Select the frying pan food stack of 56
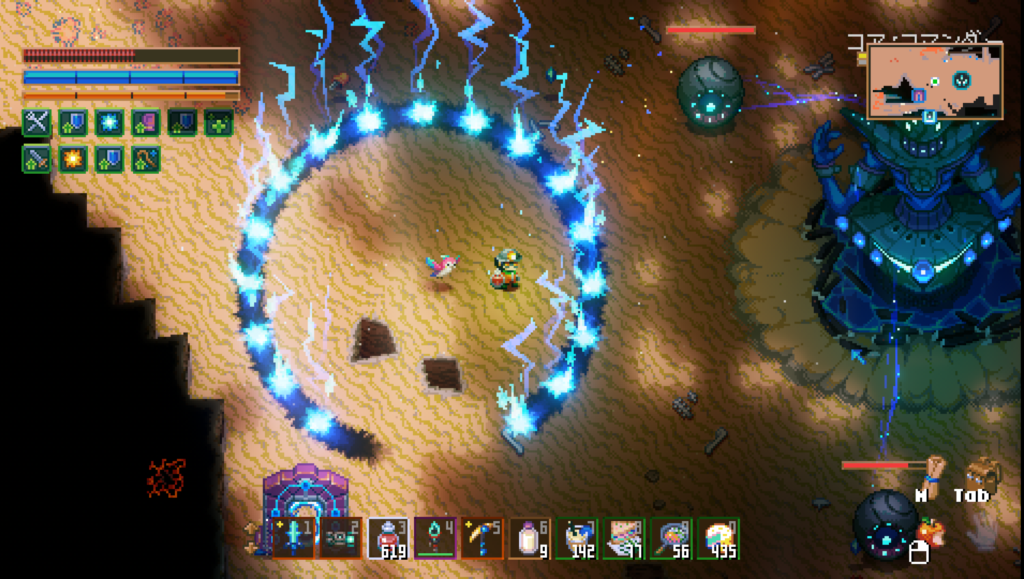The width and height of the screenshot is (1024, 579). [x=670, y=538]
